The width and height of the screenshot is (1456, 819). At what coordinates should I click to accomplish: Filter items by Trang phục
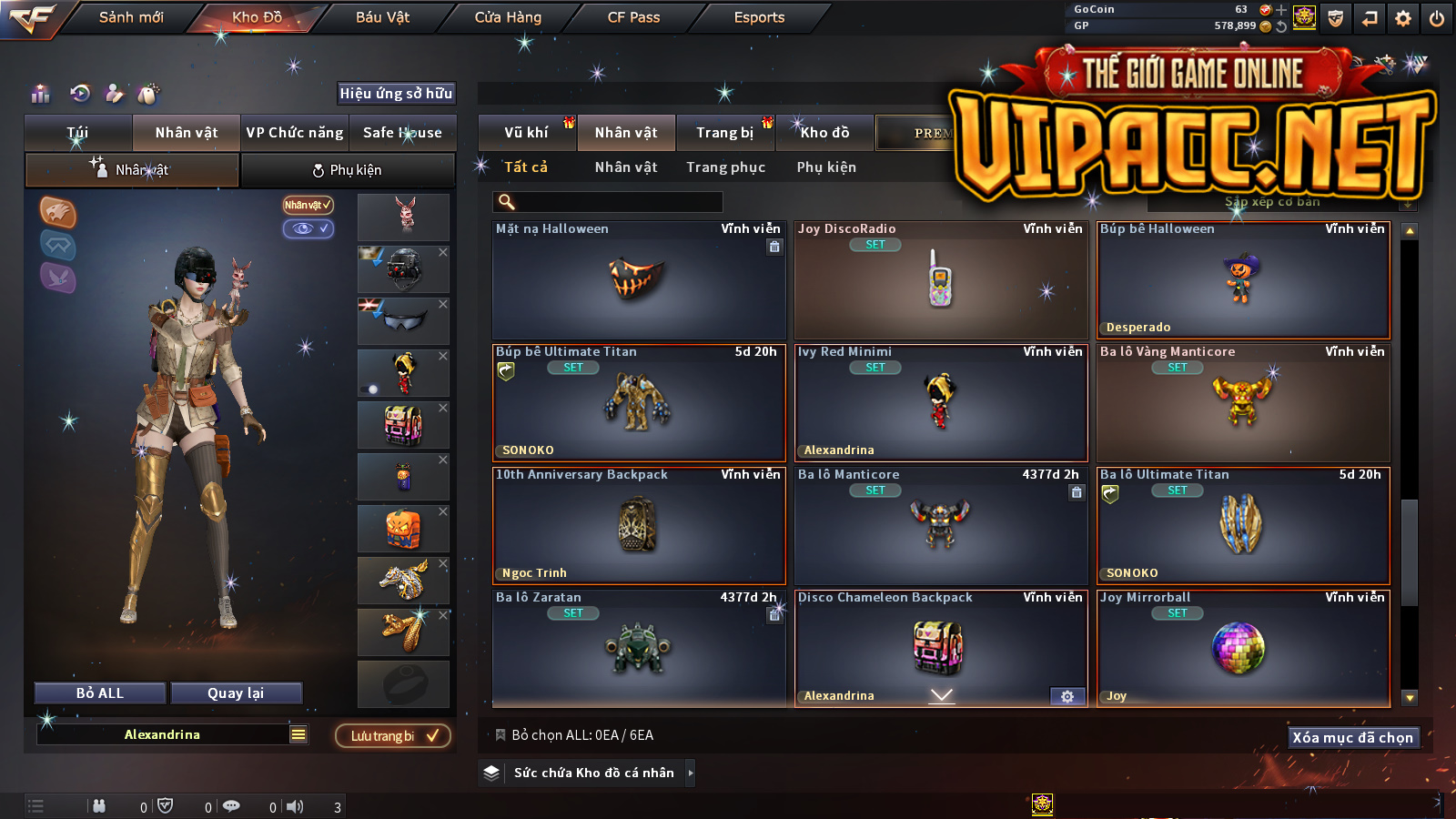[x=725, y=167]
